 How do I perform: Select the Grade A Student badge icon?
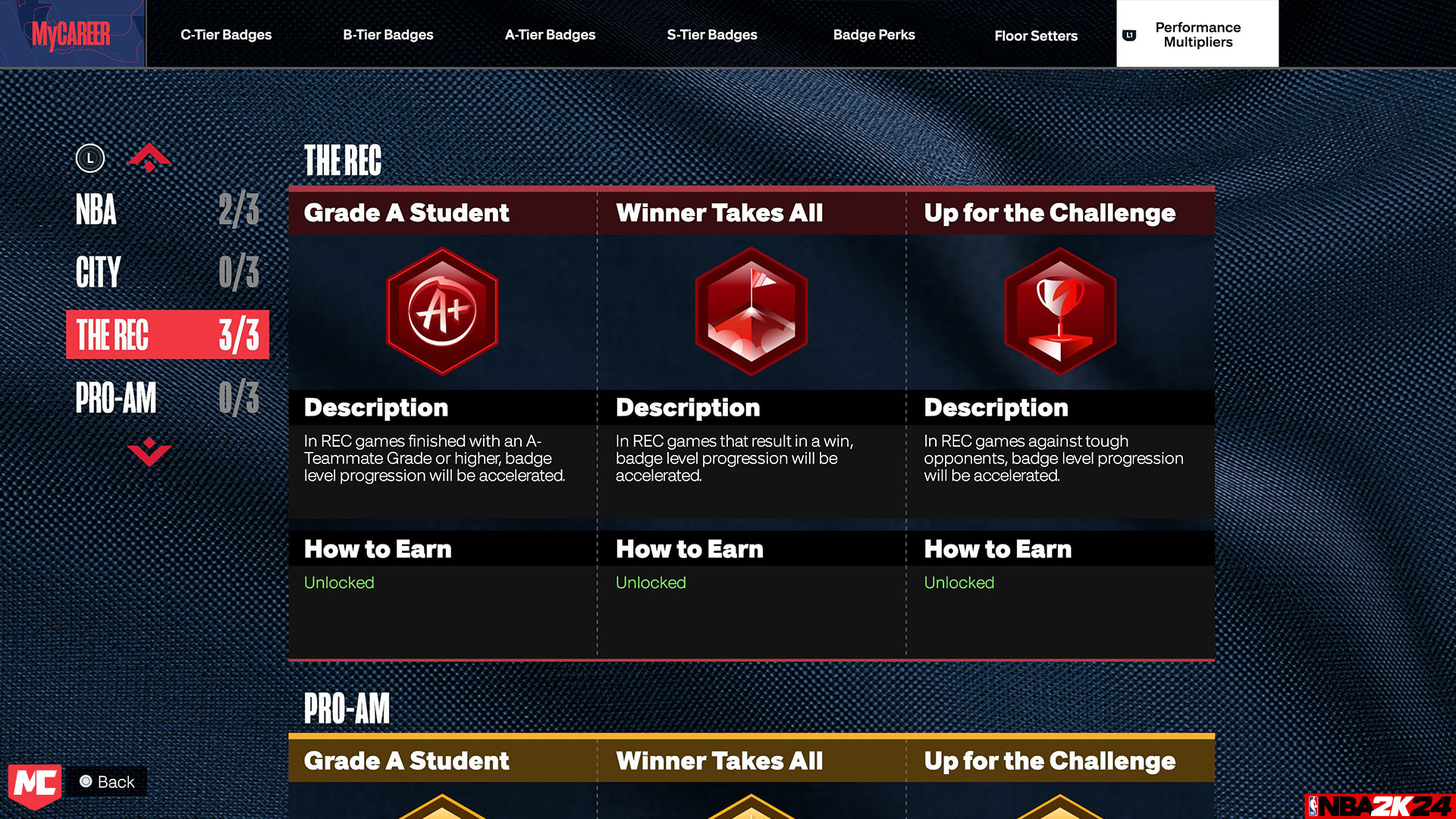point(442,311)
